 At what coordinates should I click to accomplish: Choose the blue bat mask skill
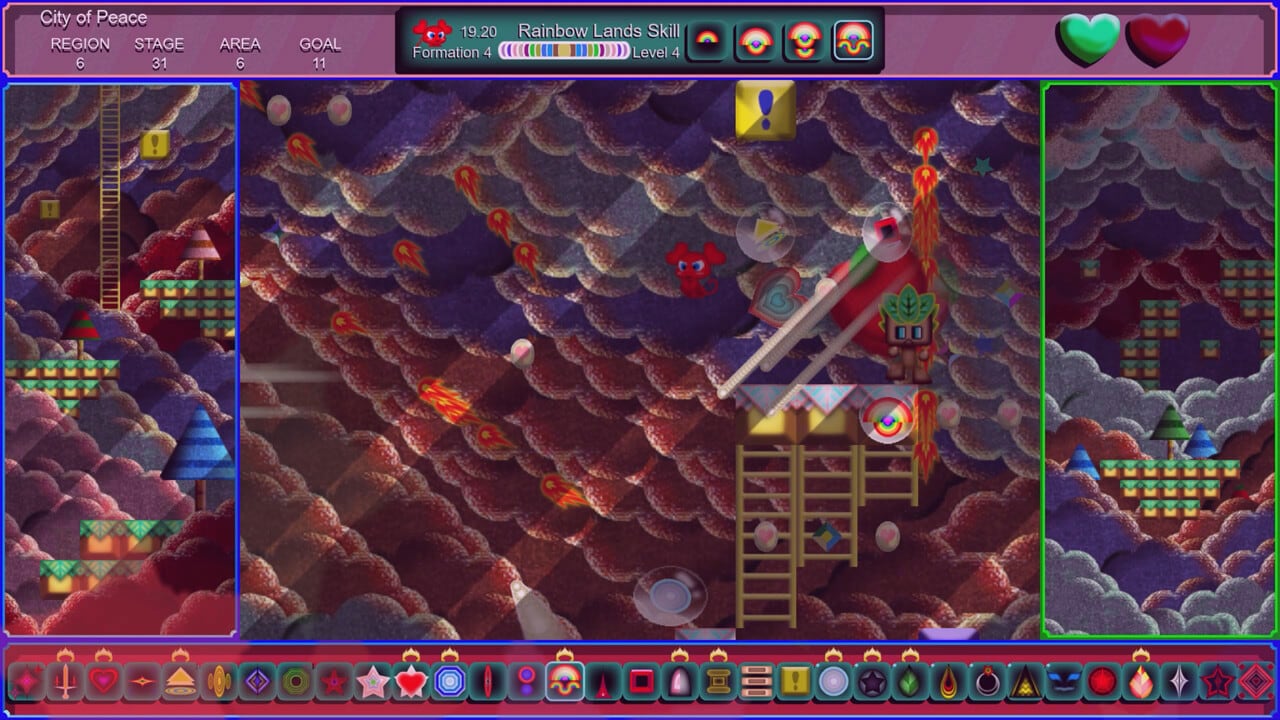1063,682
